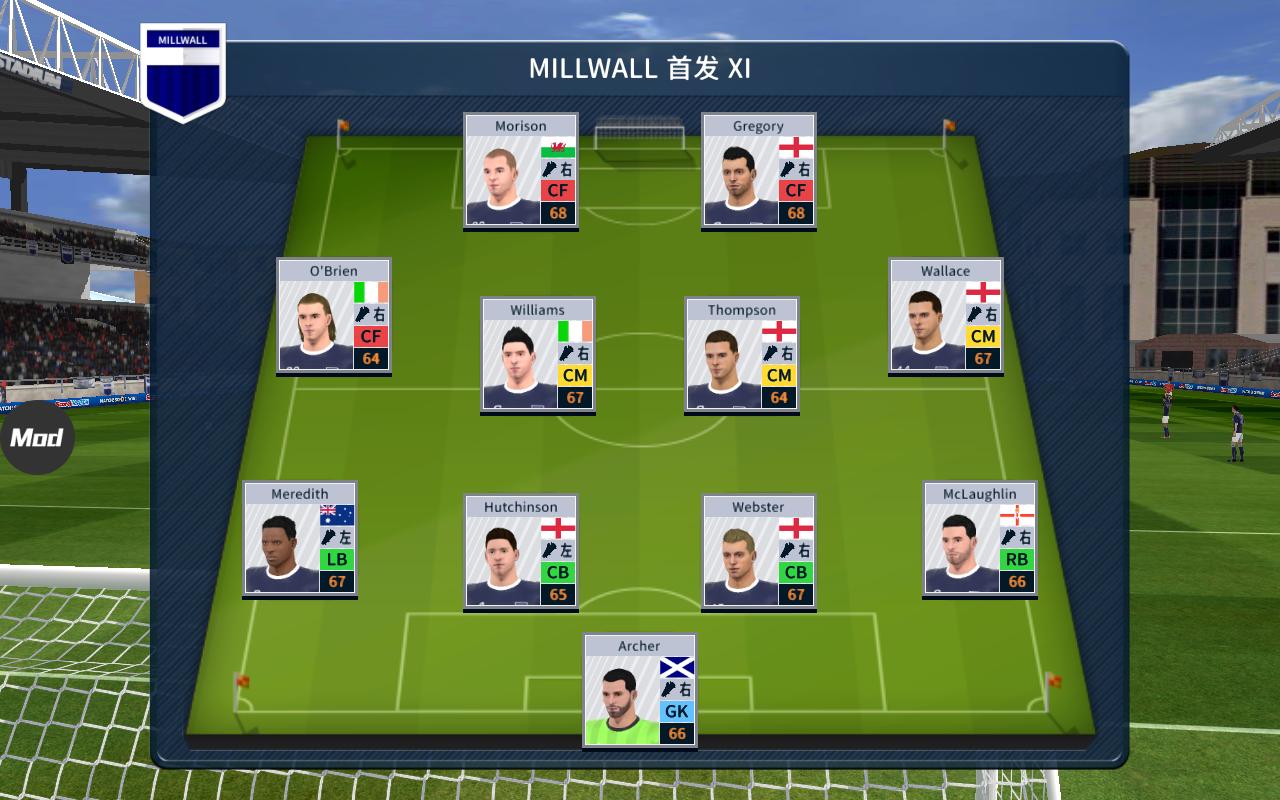Open the round Mod menu button

click(36, 438)
